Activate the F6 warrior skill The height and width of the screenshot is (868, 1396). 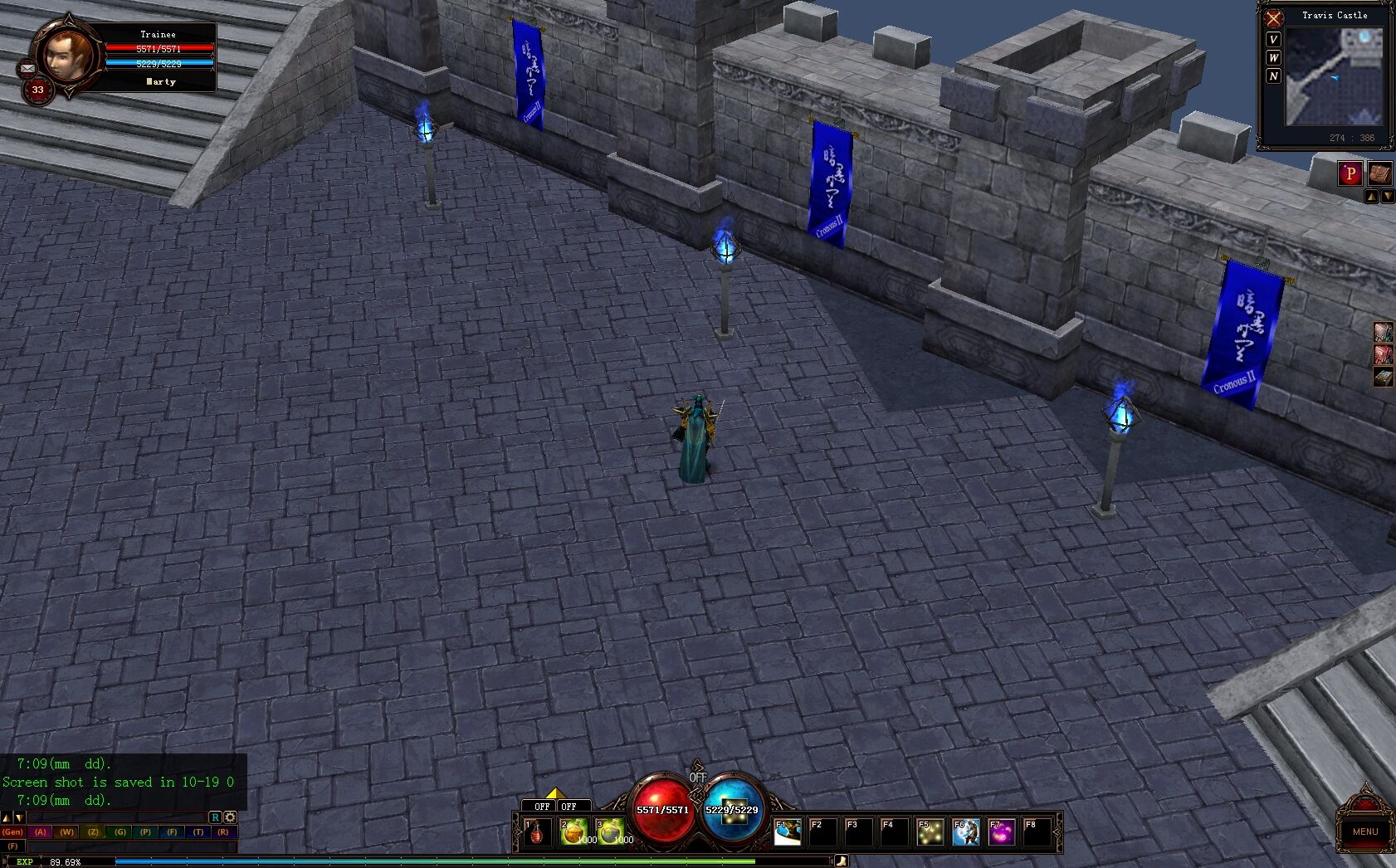pos(966,831)
